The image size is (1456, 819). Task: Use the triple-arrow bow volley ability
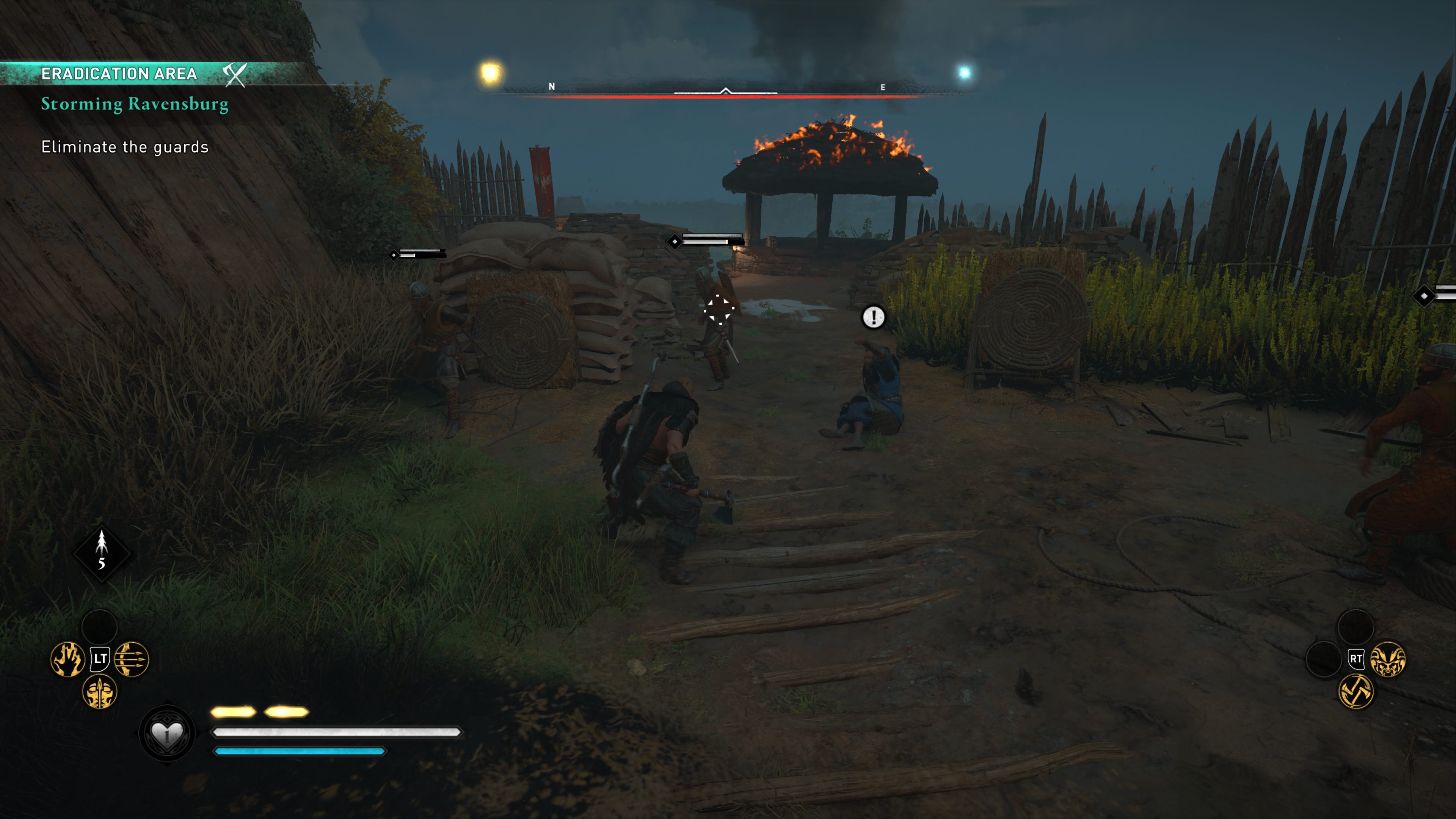point(132,659)
